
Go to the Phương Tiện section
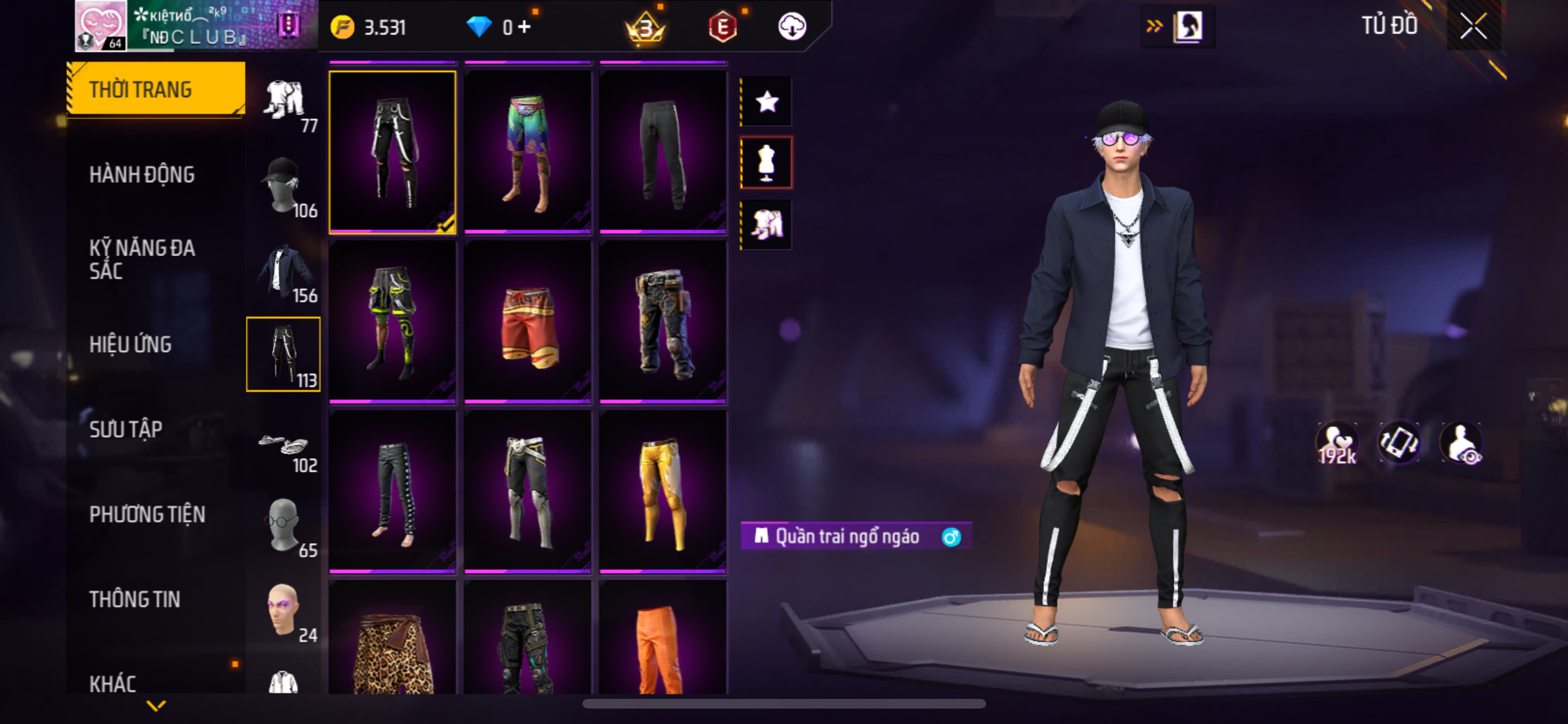(x=147, y=514)
